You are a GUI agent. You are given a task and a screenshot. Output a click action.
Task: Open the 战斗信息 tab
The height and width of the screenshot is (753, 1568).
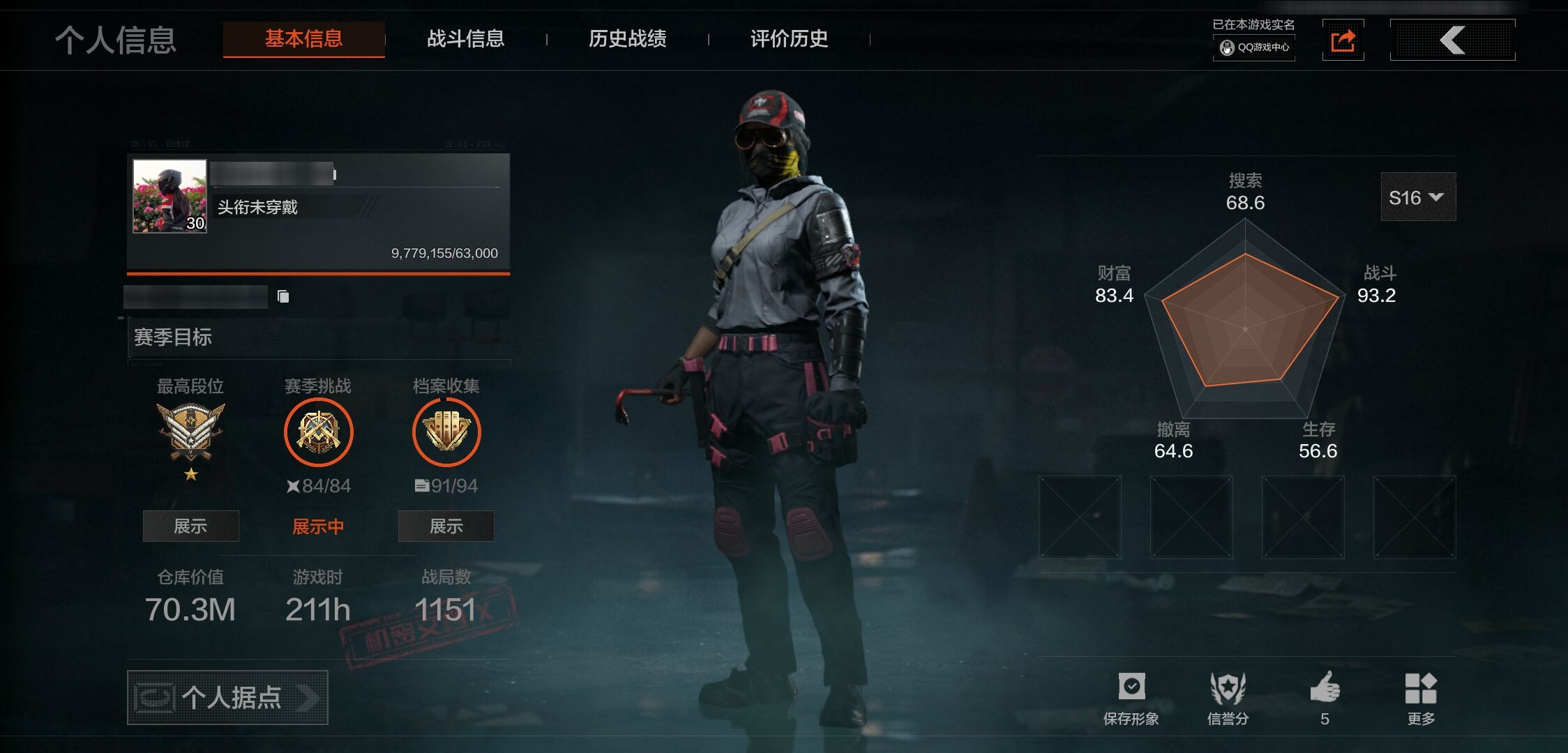(465, 39)
